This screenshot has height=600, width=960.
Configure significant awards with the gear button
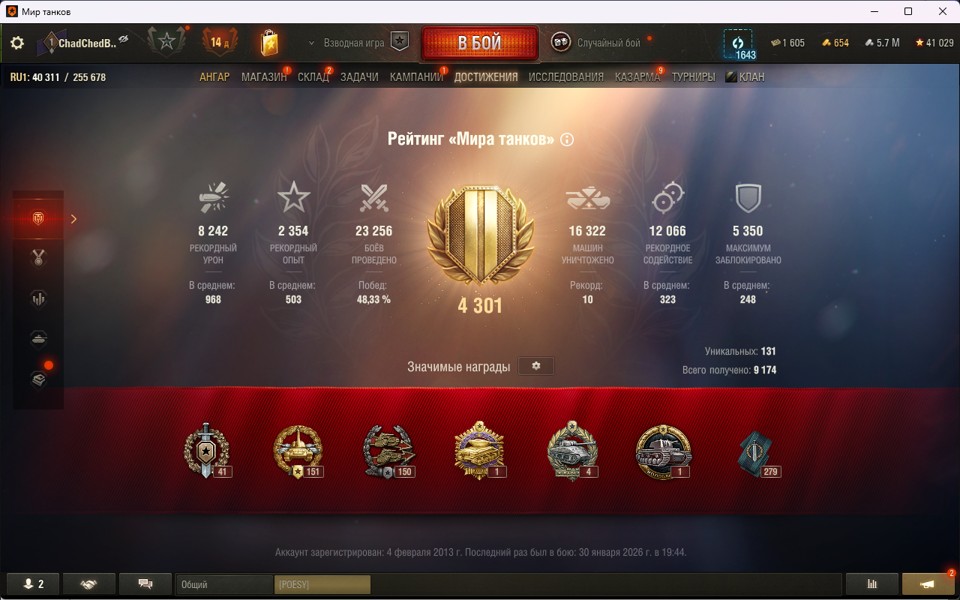pos(536,366)
